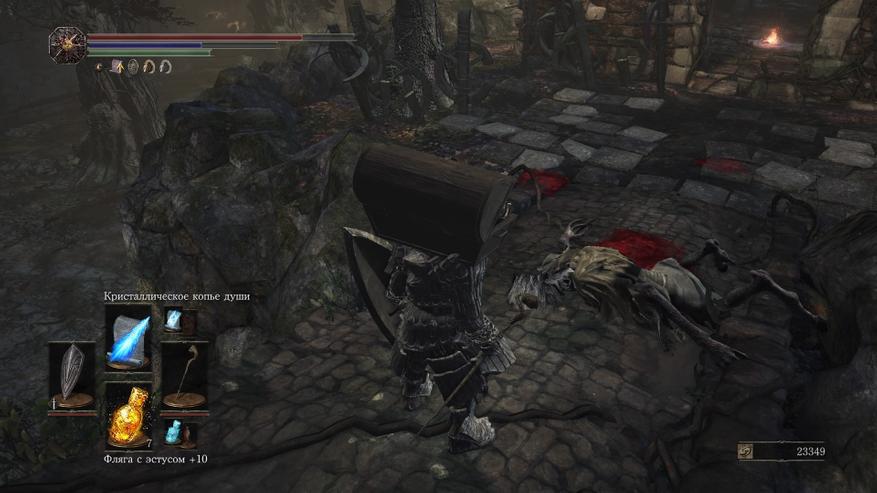Select the right-hand staff slot
Screen dimensions: 877x493
pyautogui.click(x=184, y=377)
